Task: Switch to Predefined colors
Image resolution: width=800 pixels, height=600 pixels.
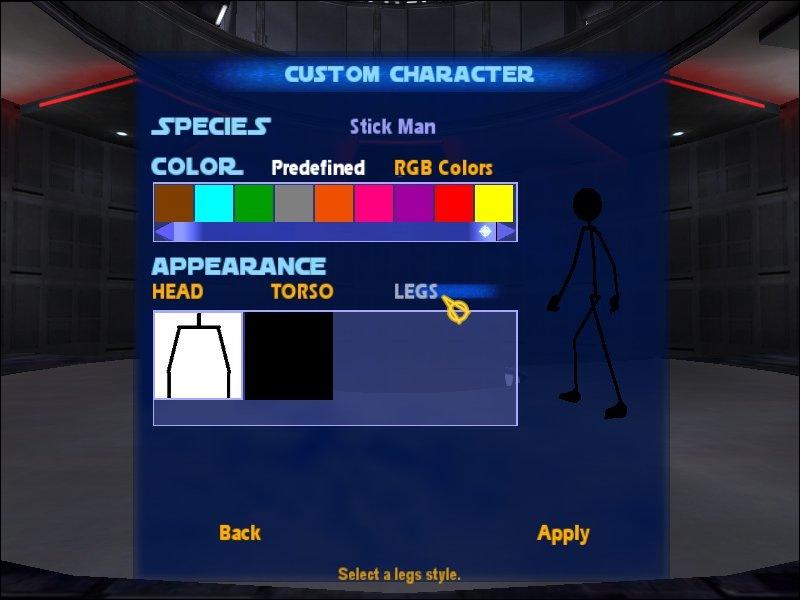Action: tap(318, 168)
